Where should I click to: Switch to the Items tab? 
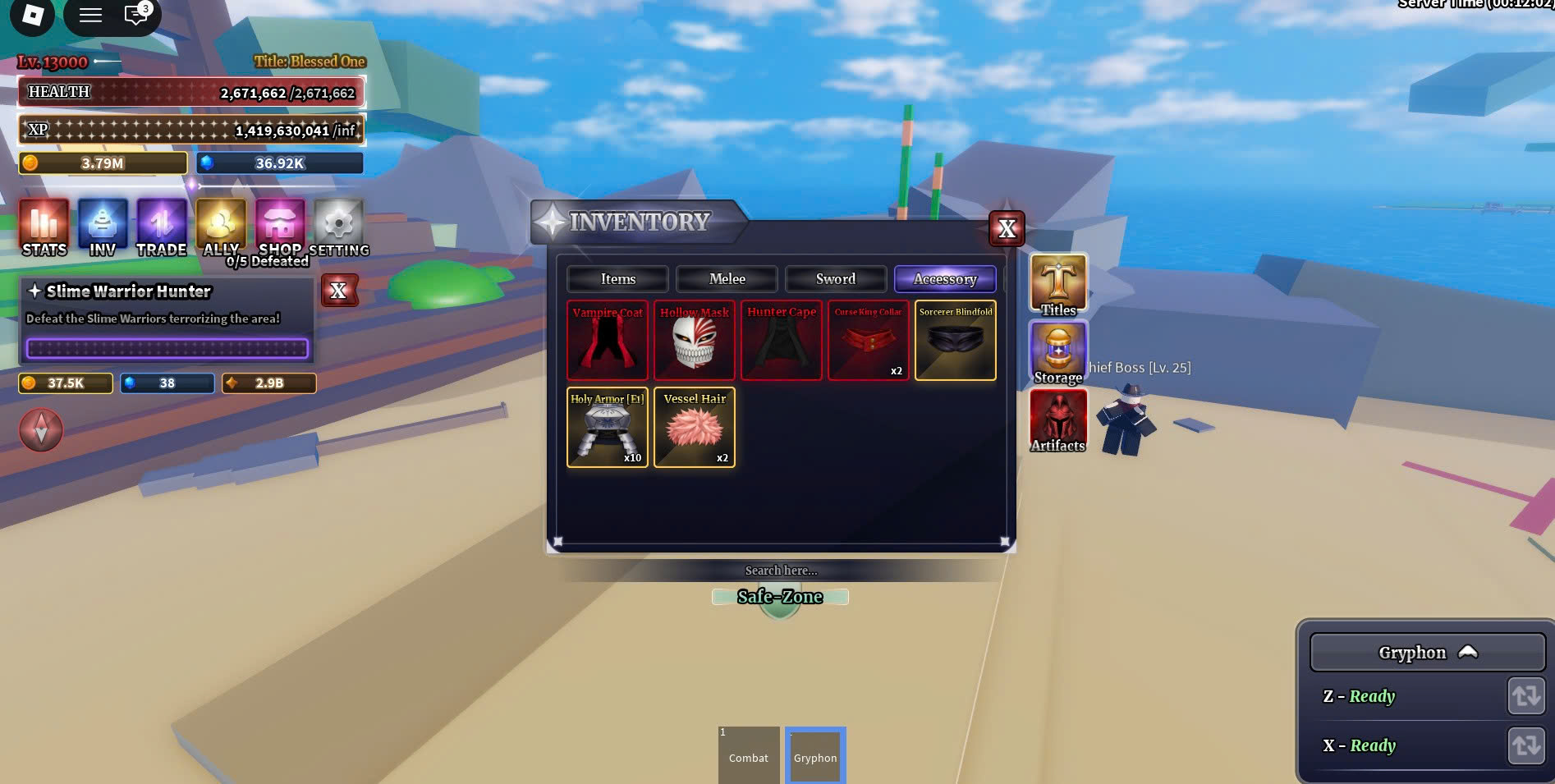coord(617,279)
